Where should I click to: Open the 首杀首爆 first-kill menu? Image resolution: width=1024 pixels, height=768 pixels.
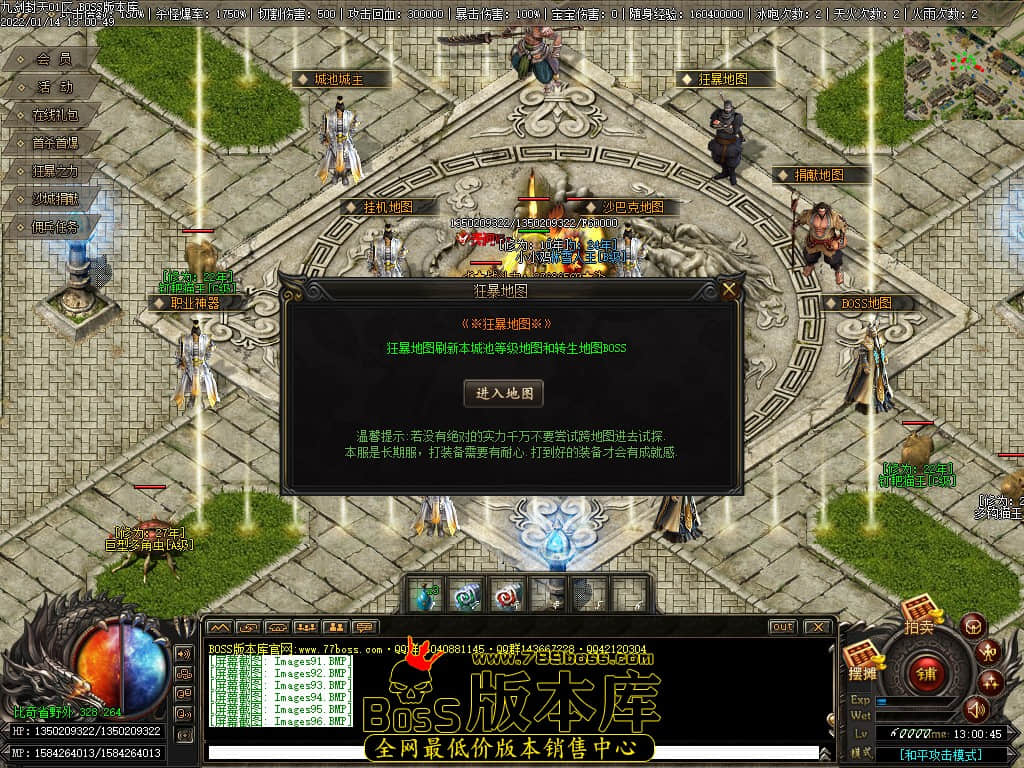coord(54,143)
